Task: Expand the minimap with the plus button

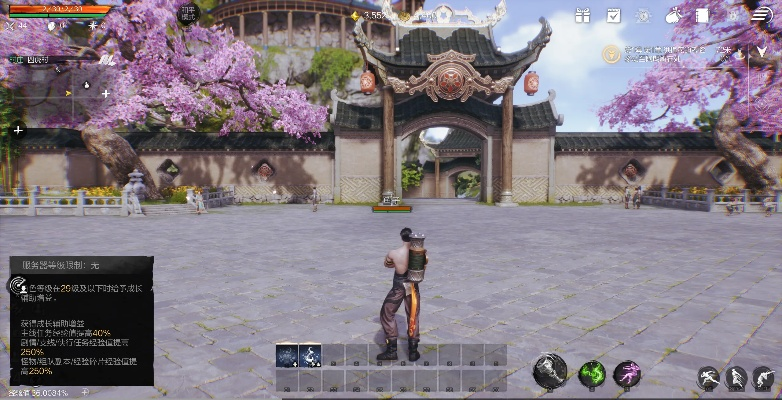Action: pyautogui.click(x=17, y=130)
